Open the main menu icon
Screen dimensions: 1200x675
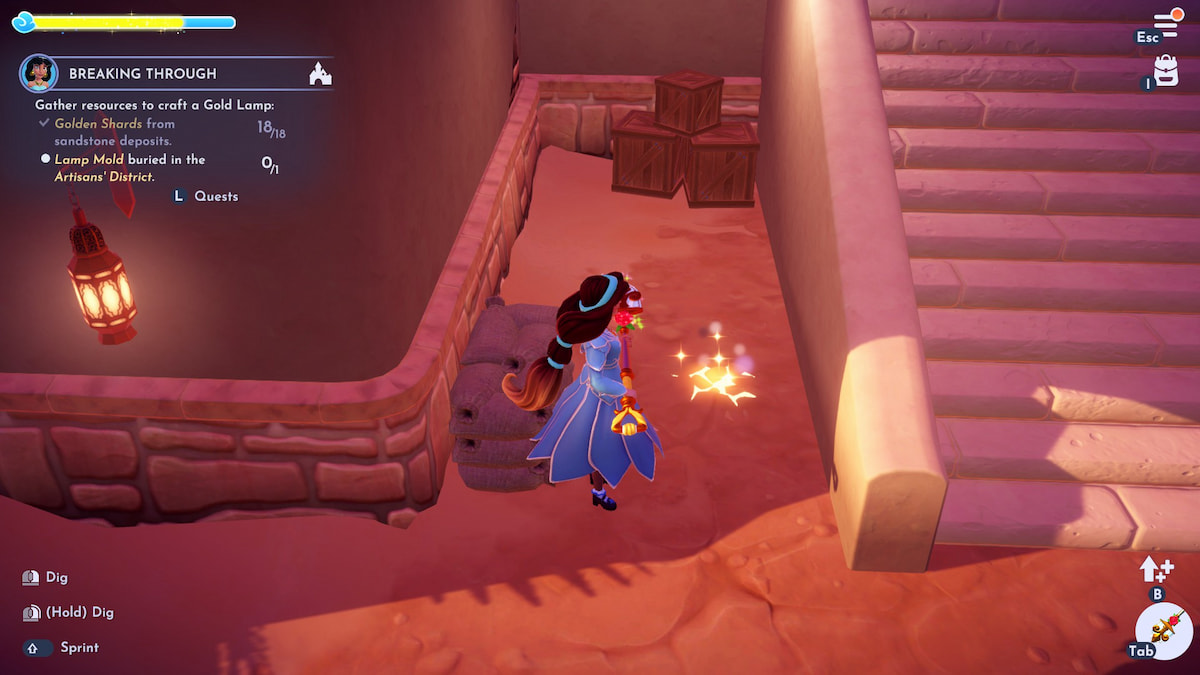[x=1166, y=24]
